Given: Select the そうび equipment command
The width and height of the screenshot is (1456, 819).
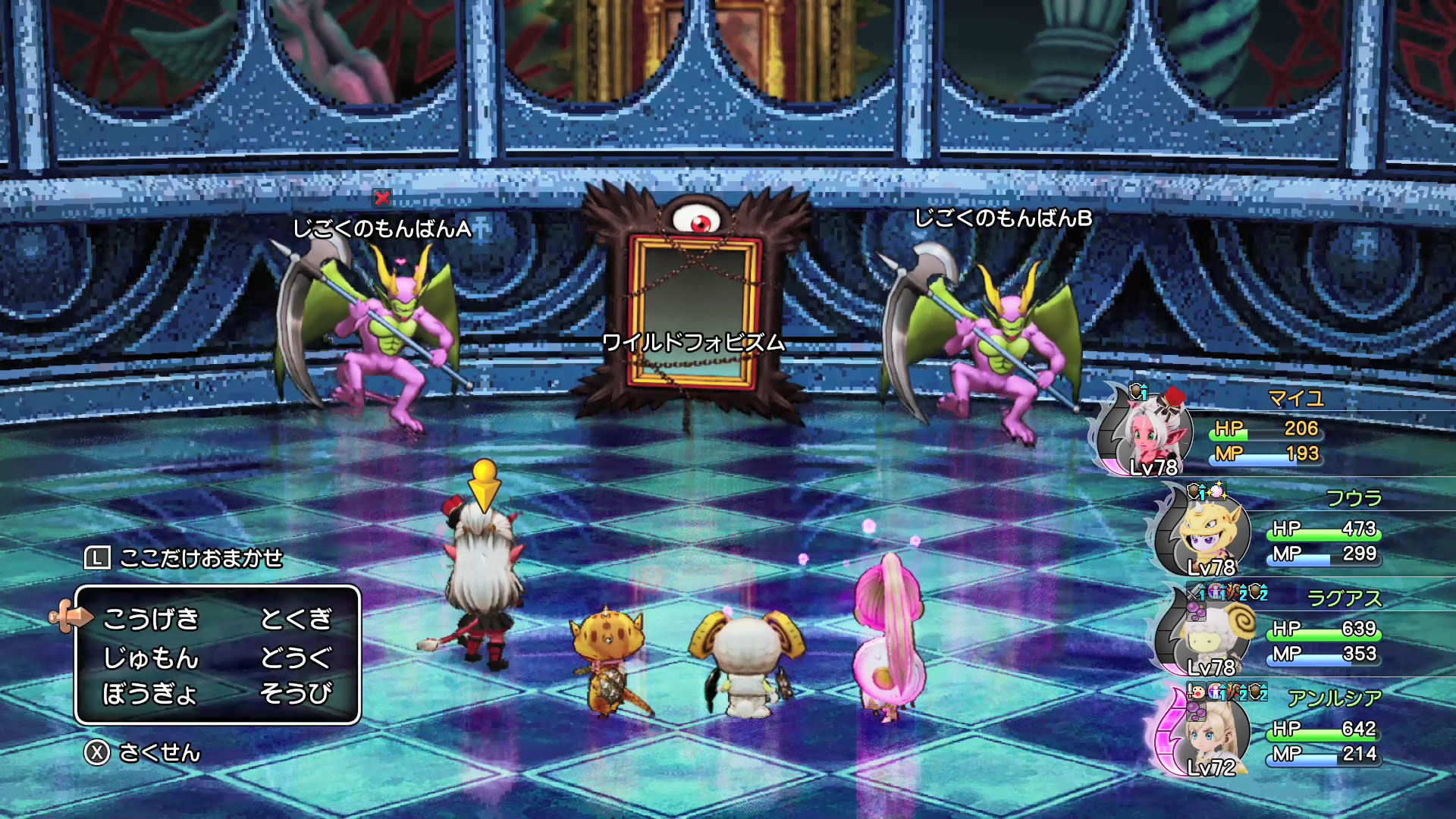Looking at the screenshot, I should (x=296, y=693).
